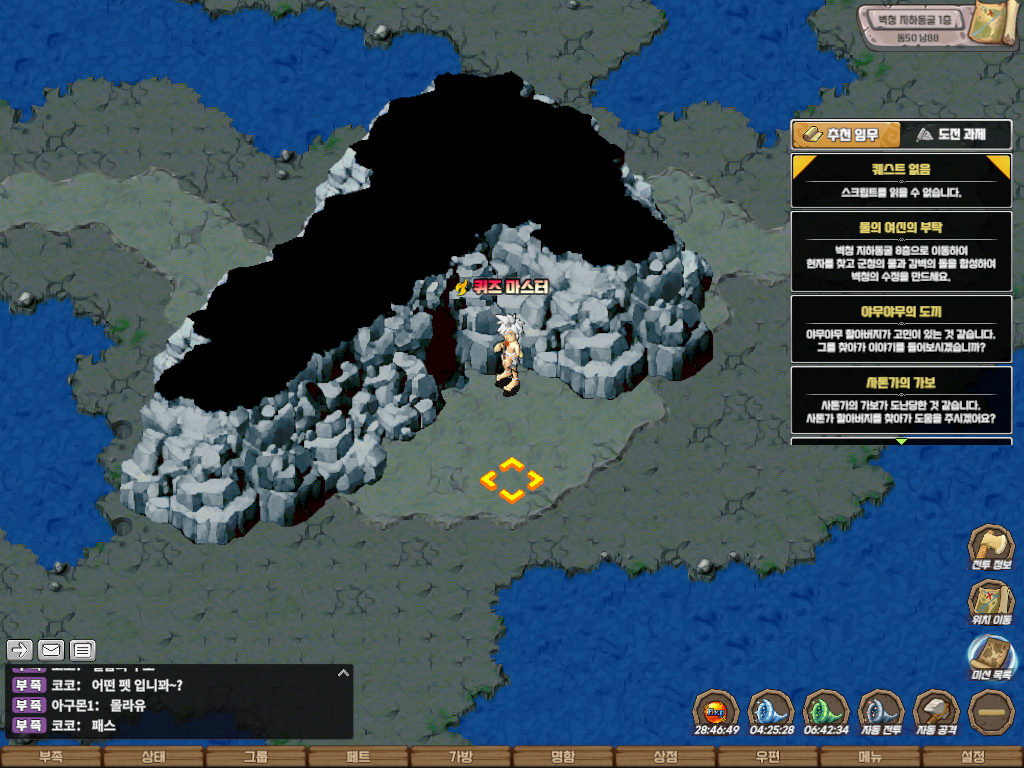Open the 미션 목록 scroll icon

pos(990,656)
